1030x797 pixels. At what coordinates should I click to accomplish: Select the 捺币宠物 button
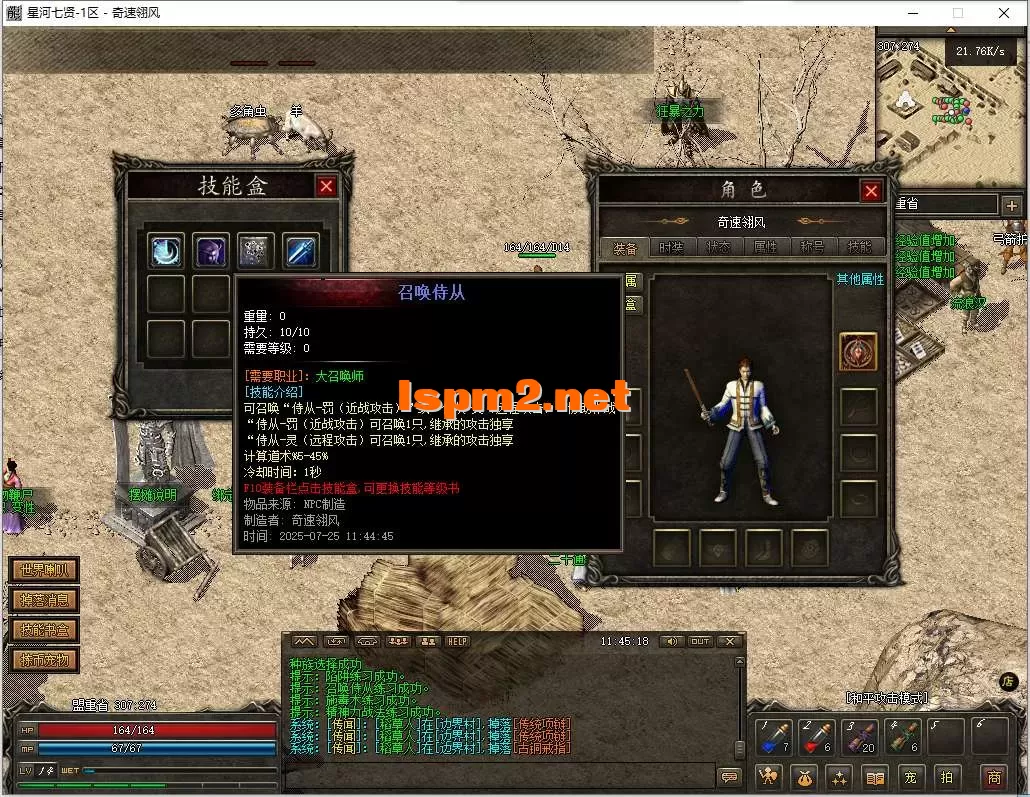(45, 660)
